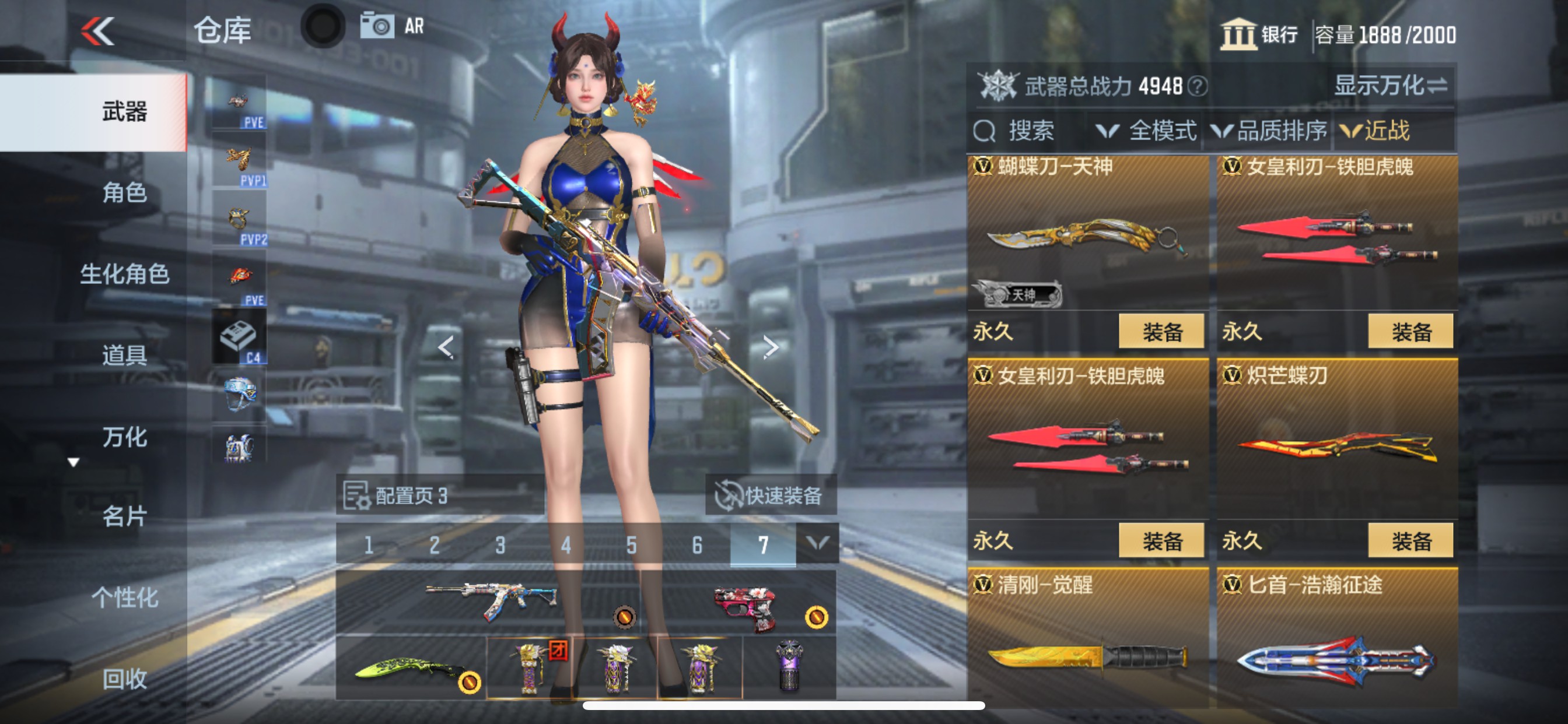
Task: Toggle 快速装备 quick equip
Action: point(771,497)
